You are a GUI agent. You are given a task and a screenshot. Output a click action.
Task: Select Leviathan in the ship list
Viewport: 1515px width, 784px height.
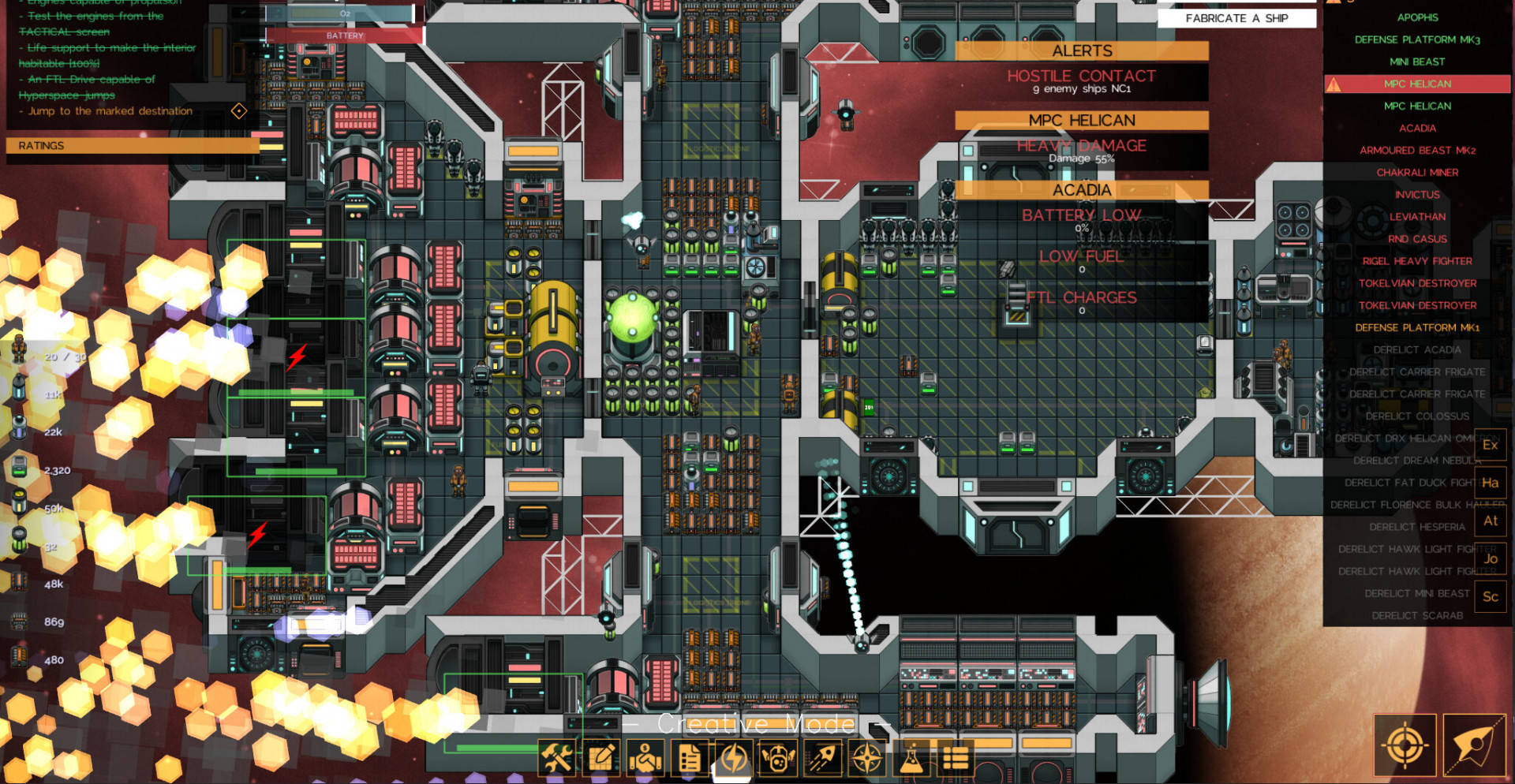click(1417, 216)
